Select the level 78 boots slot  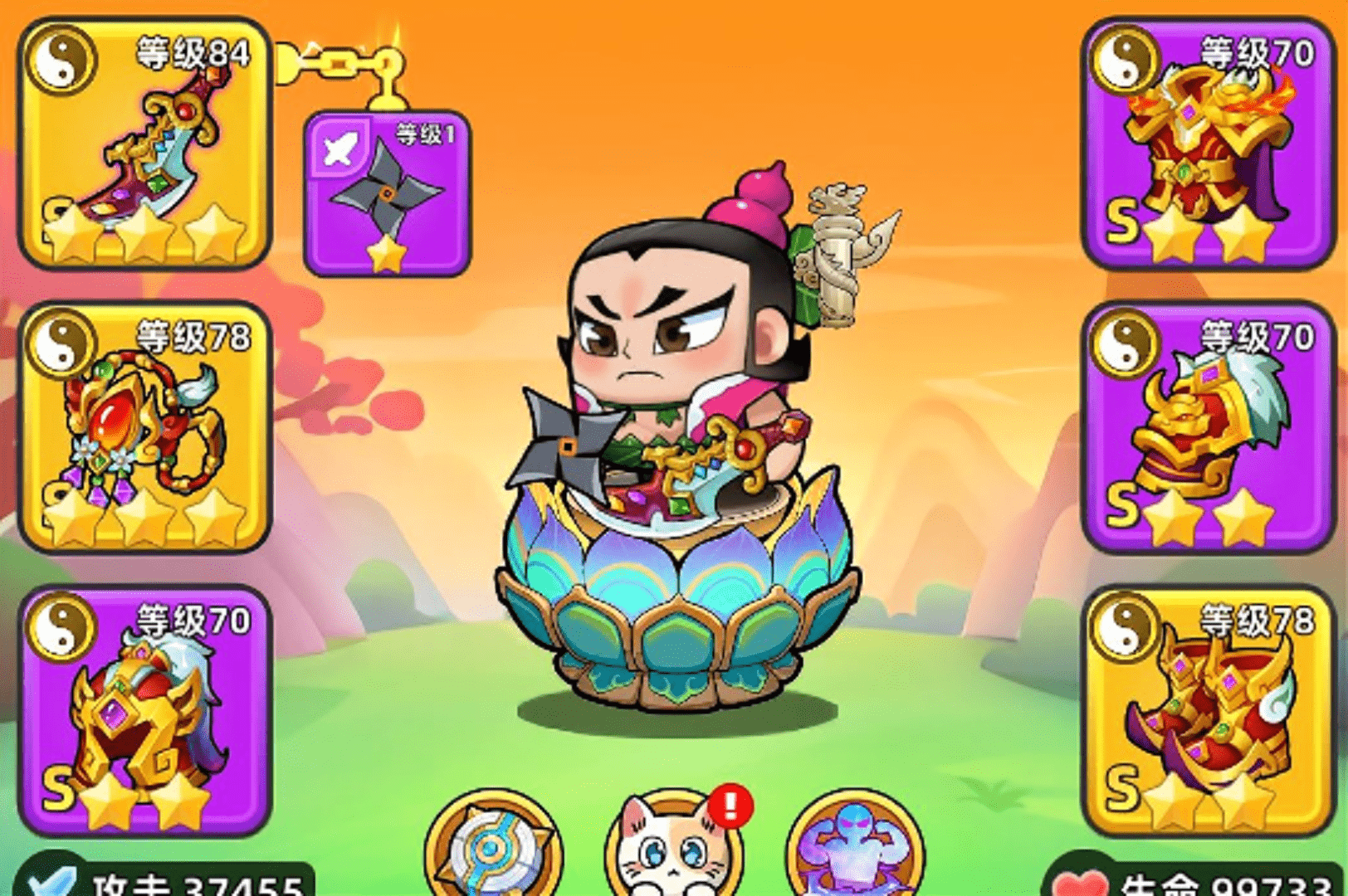pyautogui.click(x=1209, y=710)
